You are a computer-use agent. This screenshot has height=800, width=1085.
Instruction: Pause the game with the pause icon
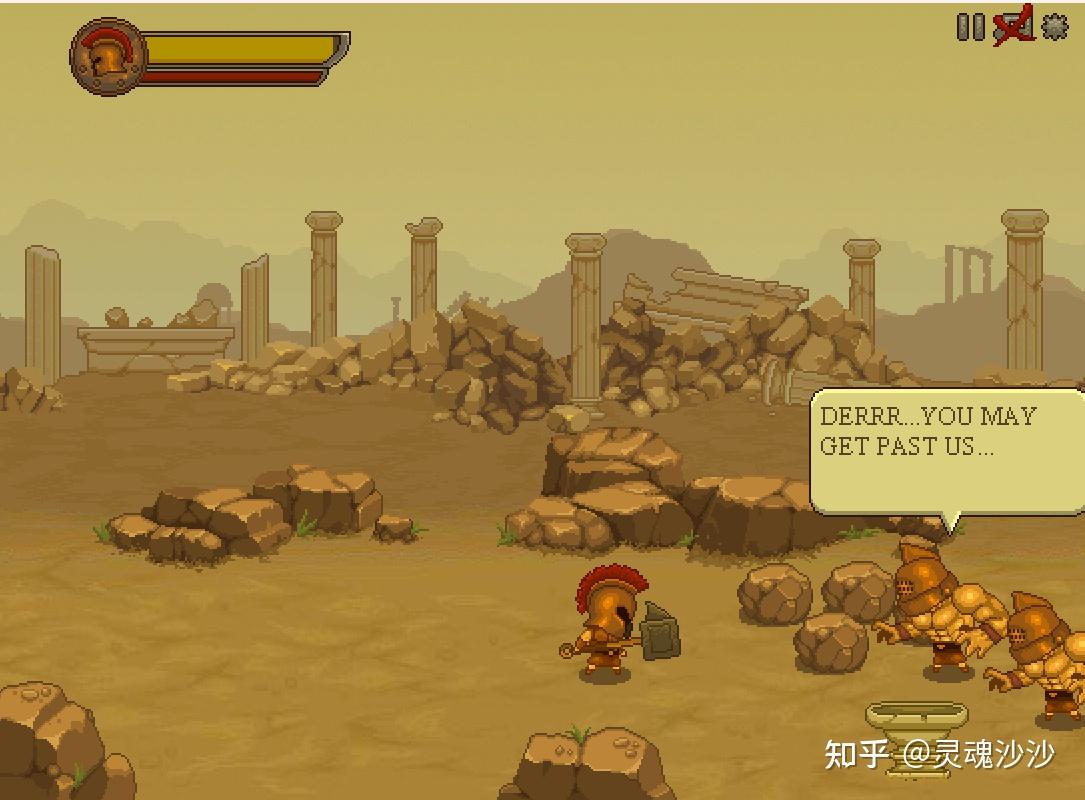970,27
